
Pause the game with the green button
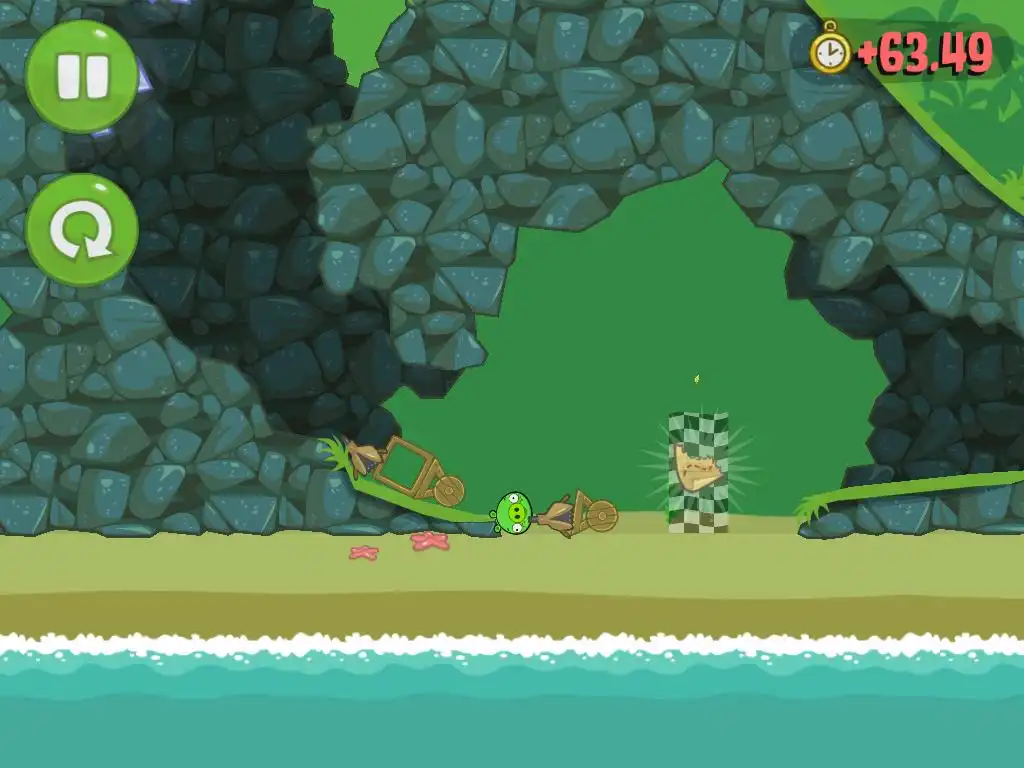pyautogui.click(x=82, y=77)
